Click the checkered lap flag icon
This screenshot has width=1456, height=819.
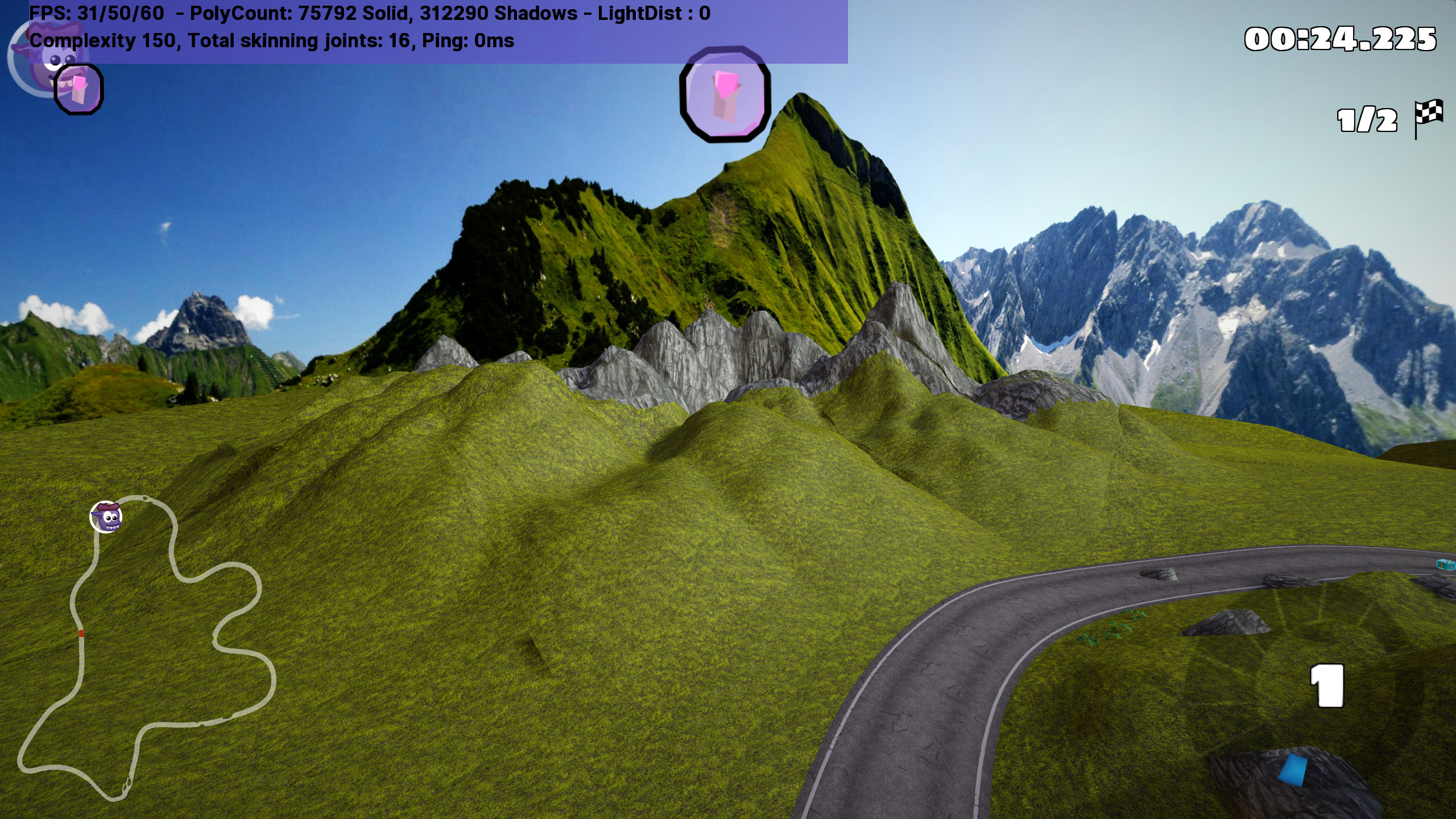point(1429,117)
